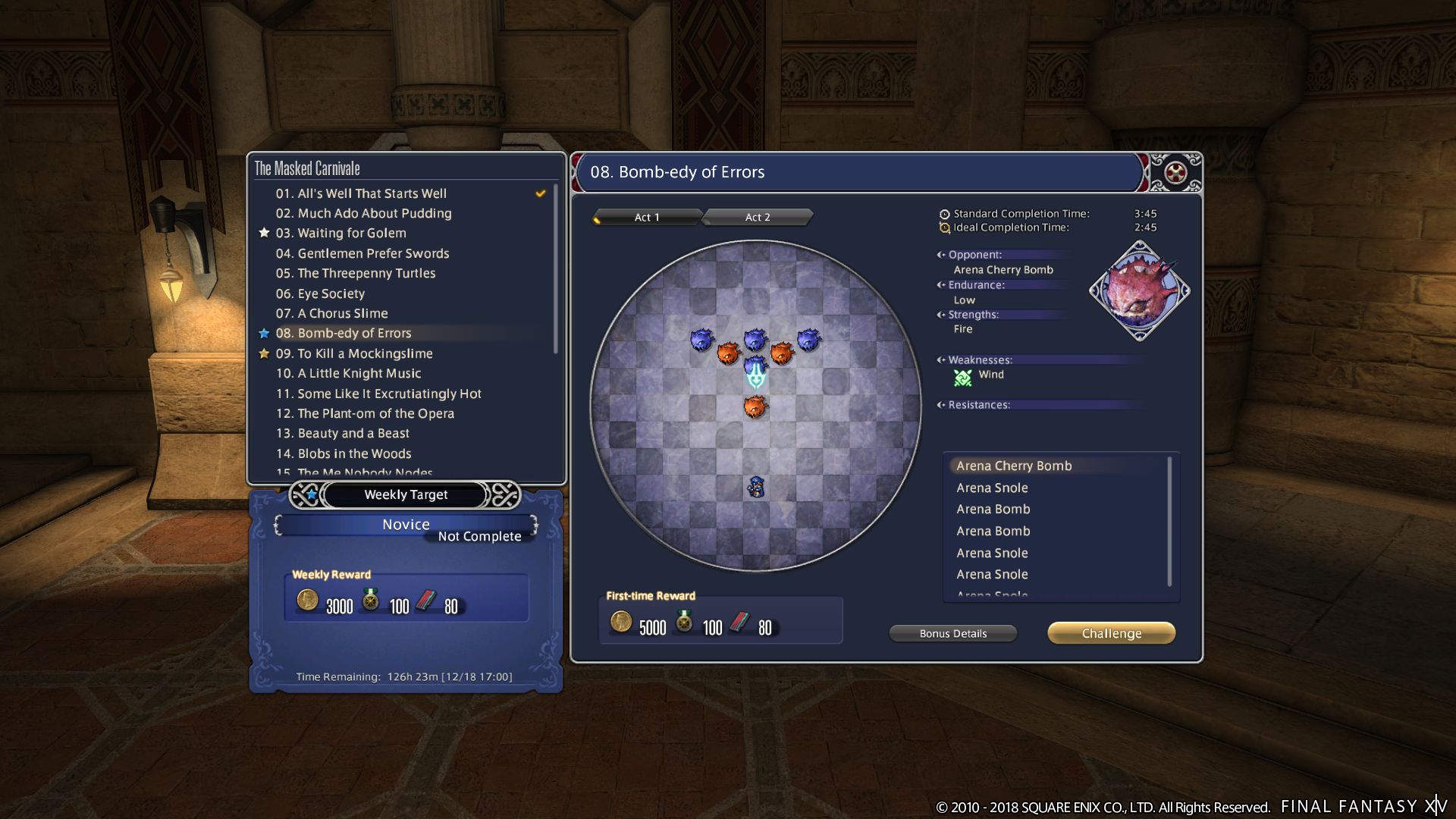Open the Weekly Target header
Viewport: 1456px width, 819px height.
pyautogui.click(x=406, y=494)
